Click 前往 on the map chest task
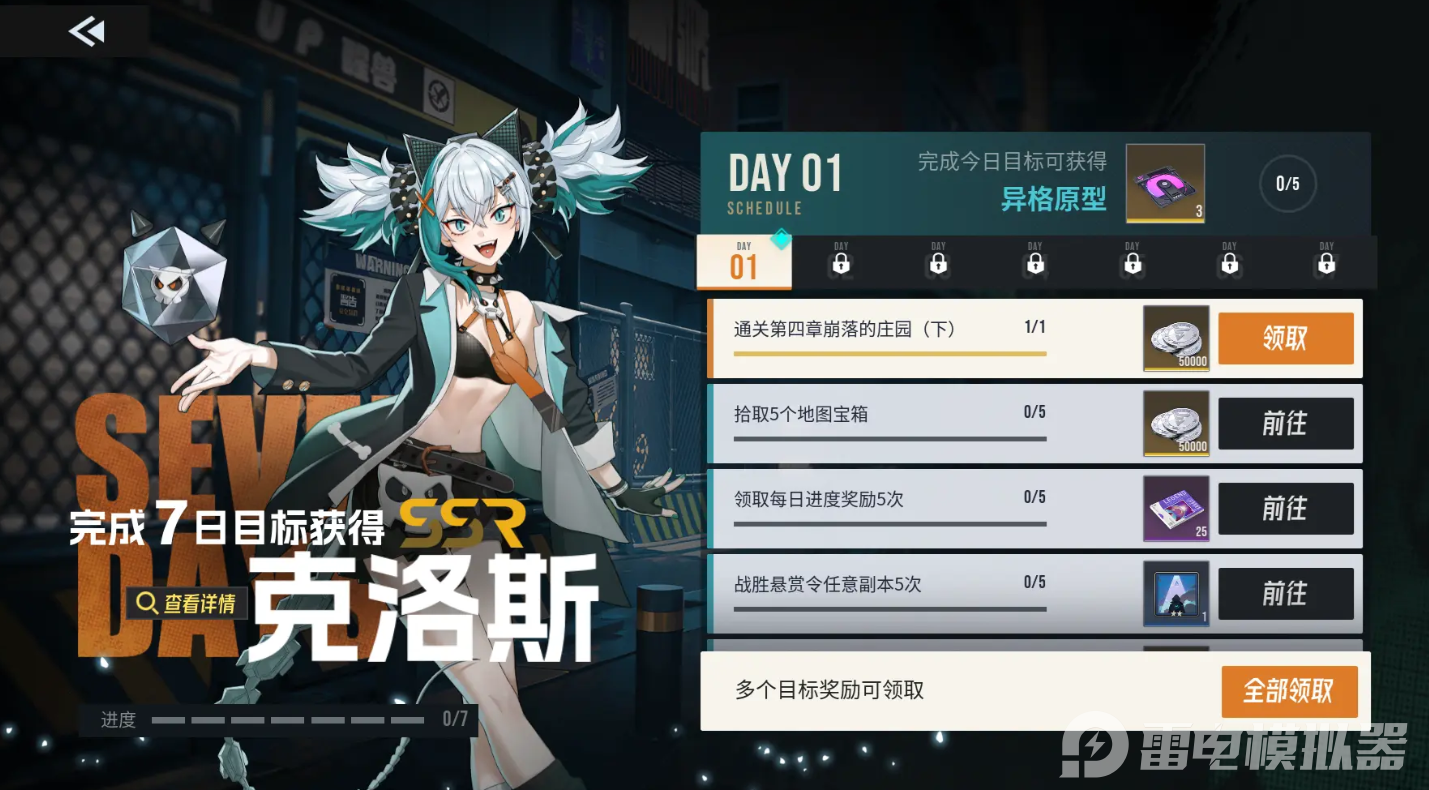Screen dimensions: 1429x790 pyautogui.click(x=1286, y=423)
